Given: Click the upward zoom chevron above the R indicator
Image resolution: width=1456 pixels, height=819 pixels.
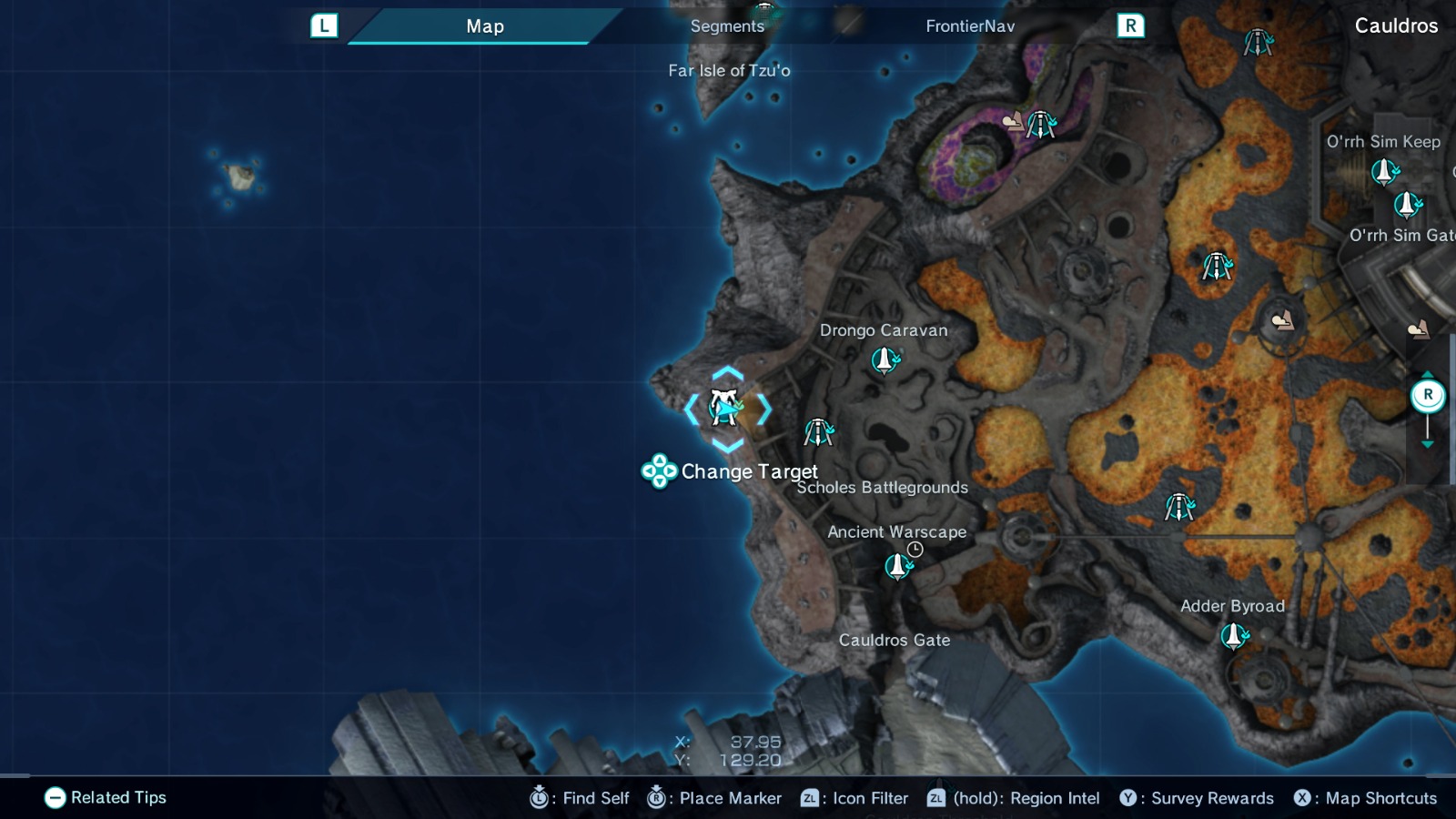Looking at the screenshot, I should click(1428, 374).
